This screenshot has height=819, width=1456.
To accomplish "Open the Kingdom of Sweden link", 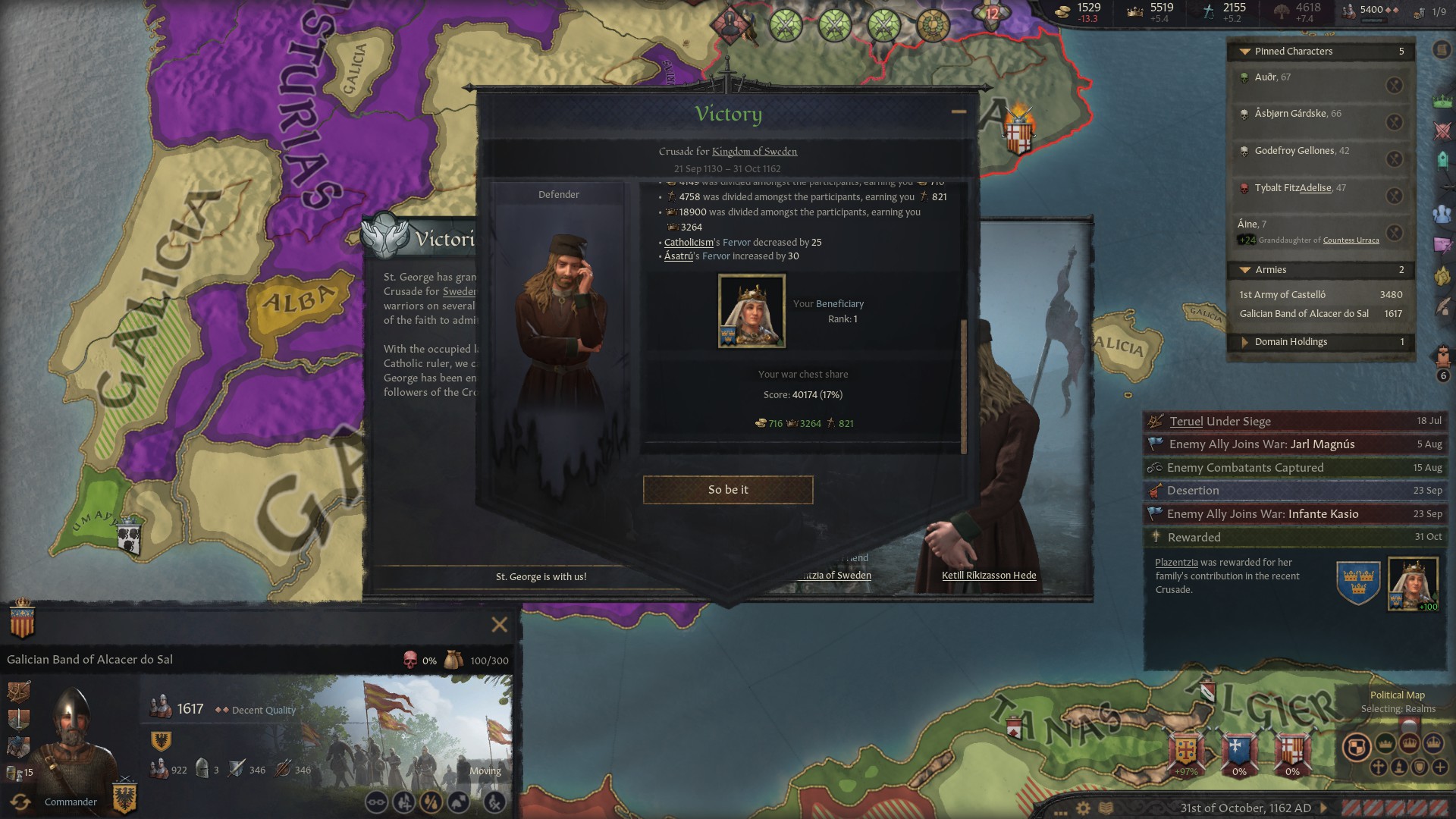I will click(755, 152).
